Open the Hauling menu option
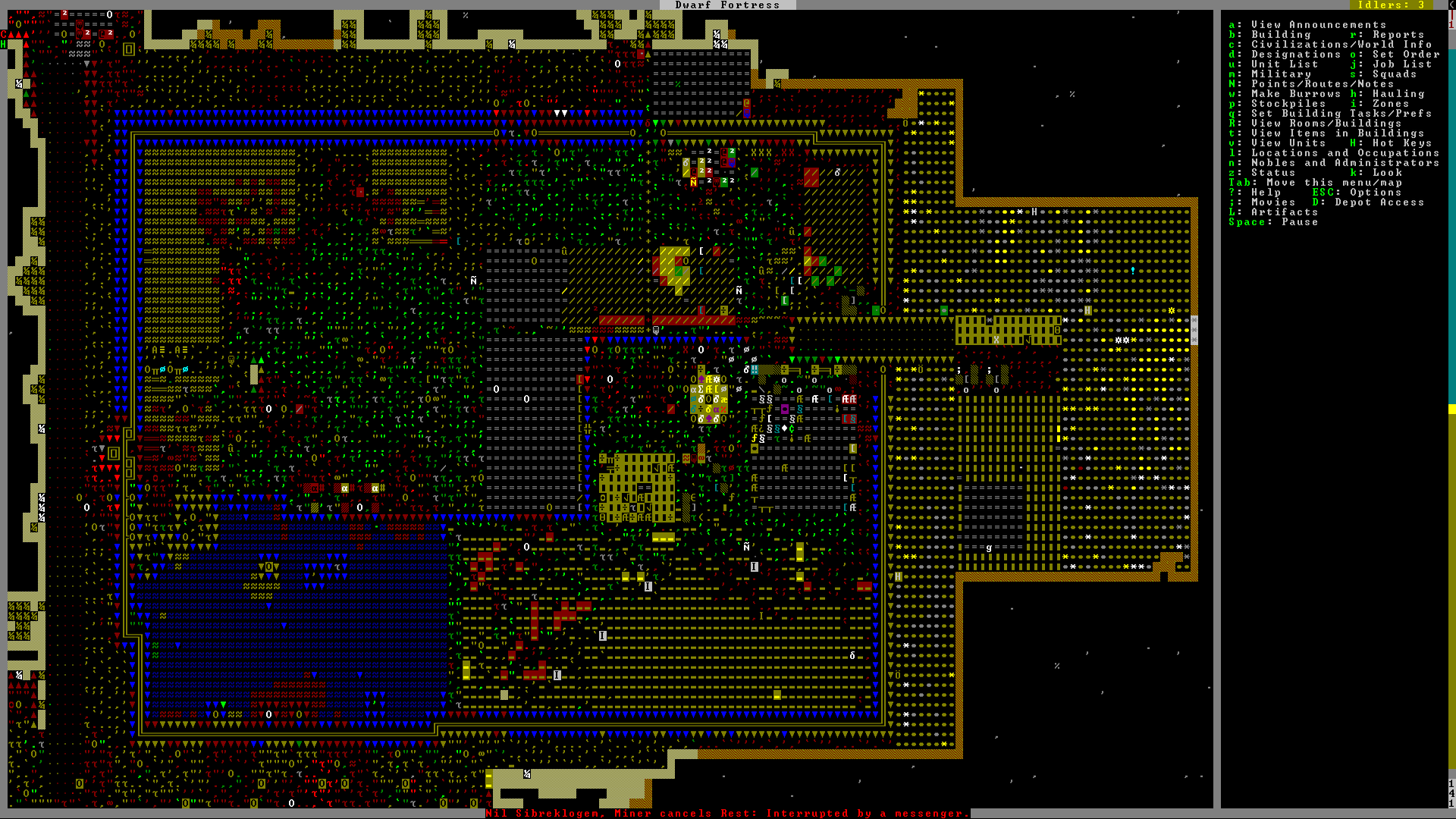The height and width of the screenshot is (819, 1456). point(1398,94)
